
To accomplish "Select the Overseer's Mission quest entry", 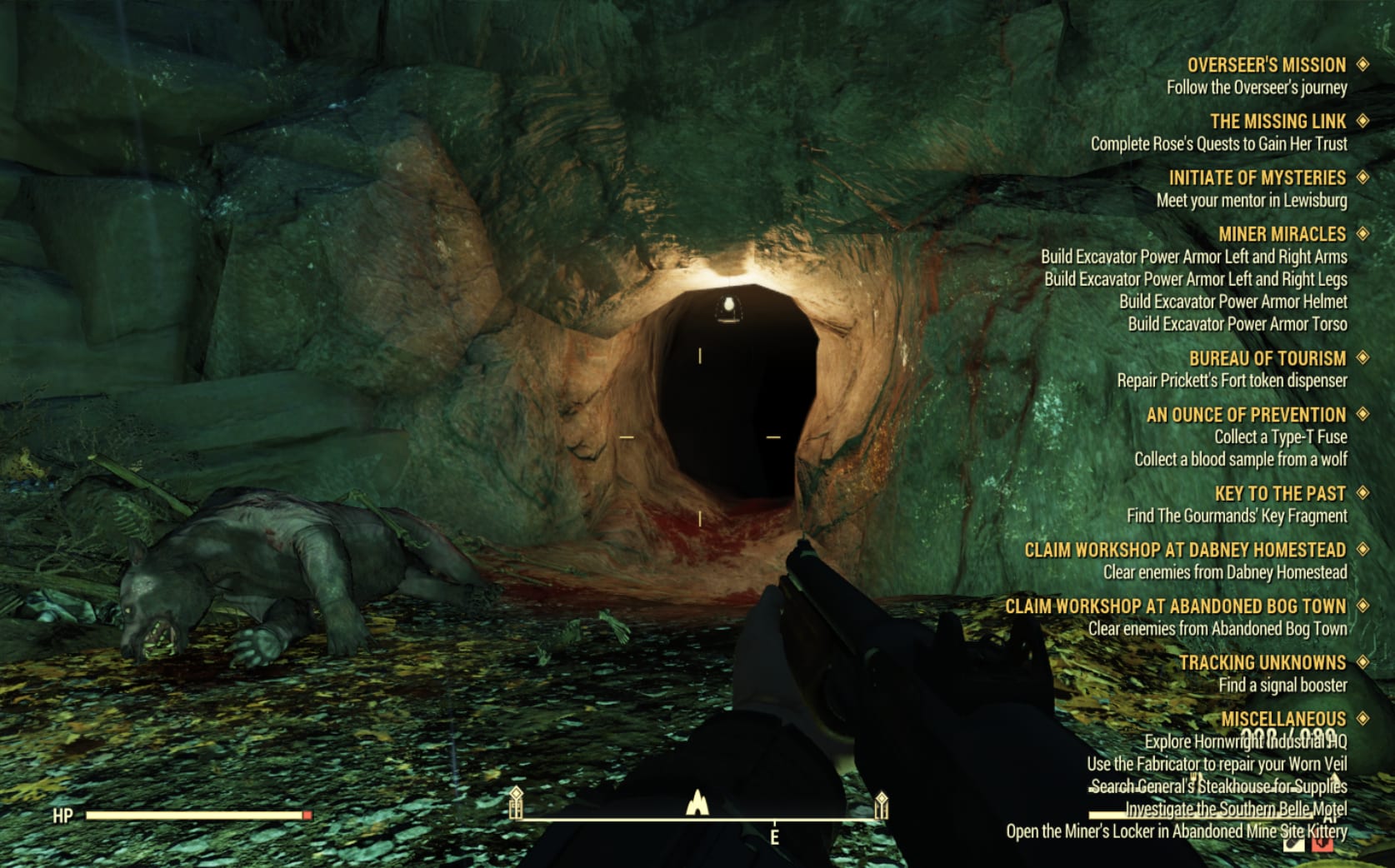I will coord(1266,65).
